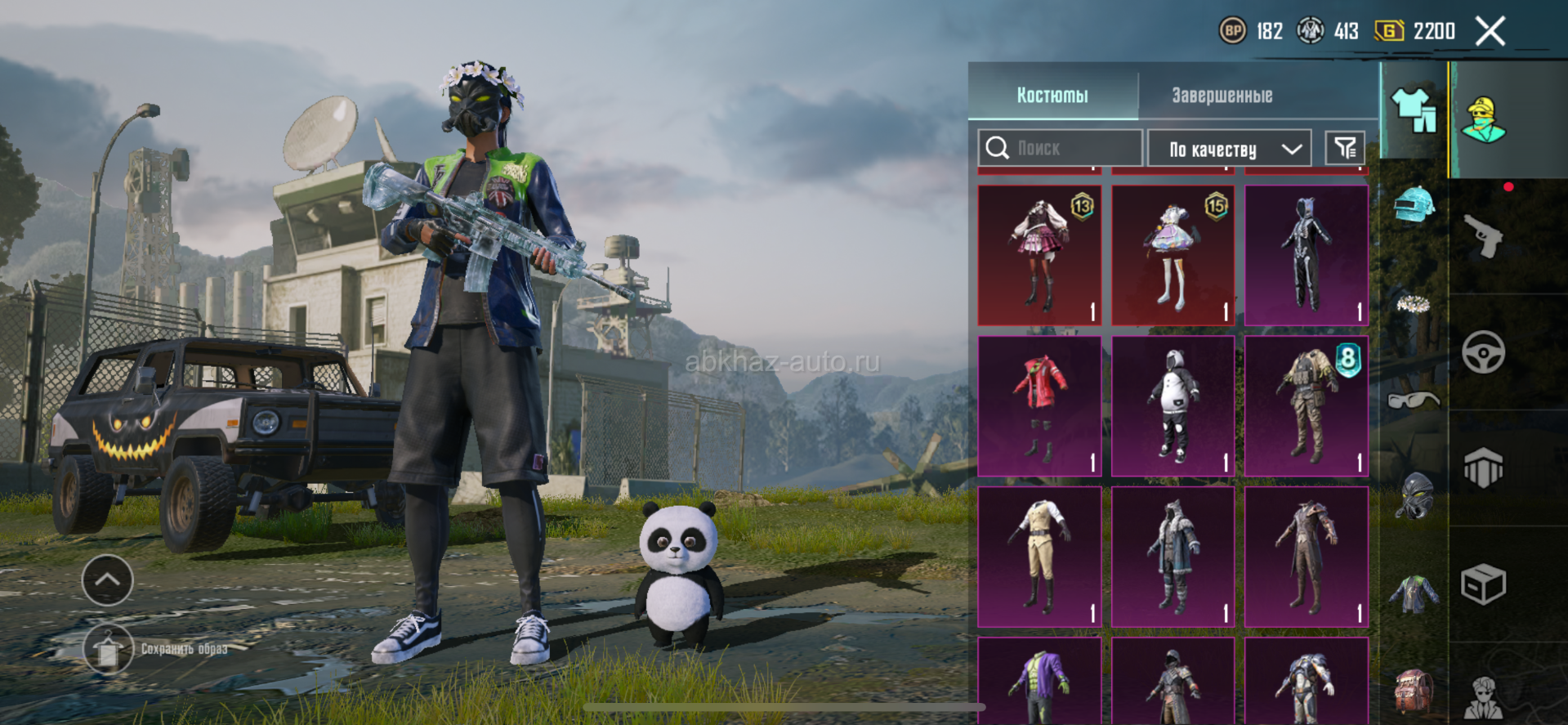Open the Завершенные tab
The width and height of the screenshot is (1568, 725).
[x=1222, y=96]
